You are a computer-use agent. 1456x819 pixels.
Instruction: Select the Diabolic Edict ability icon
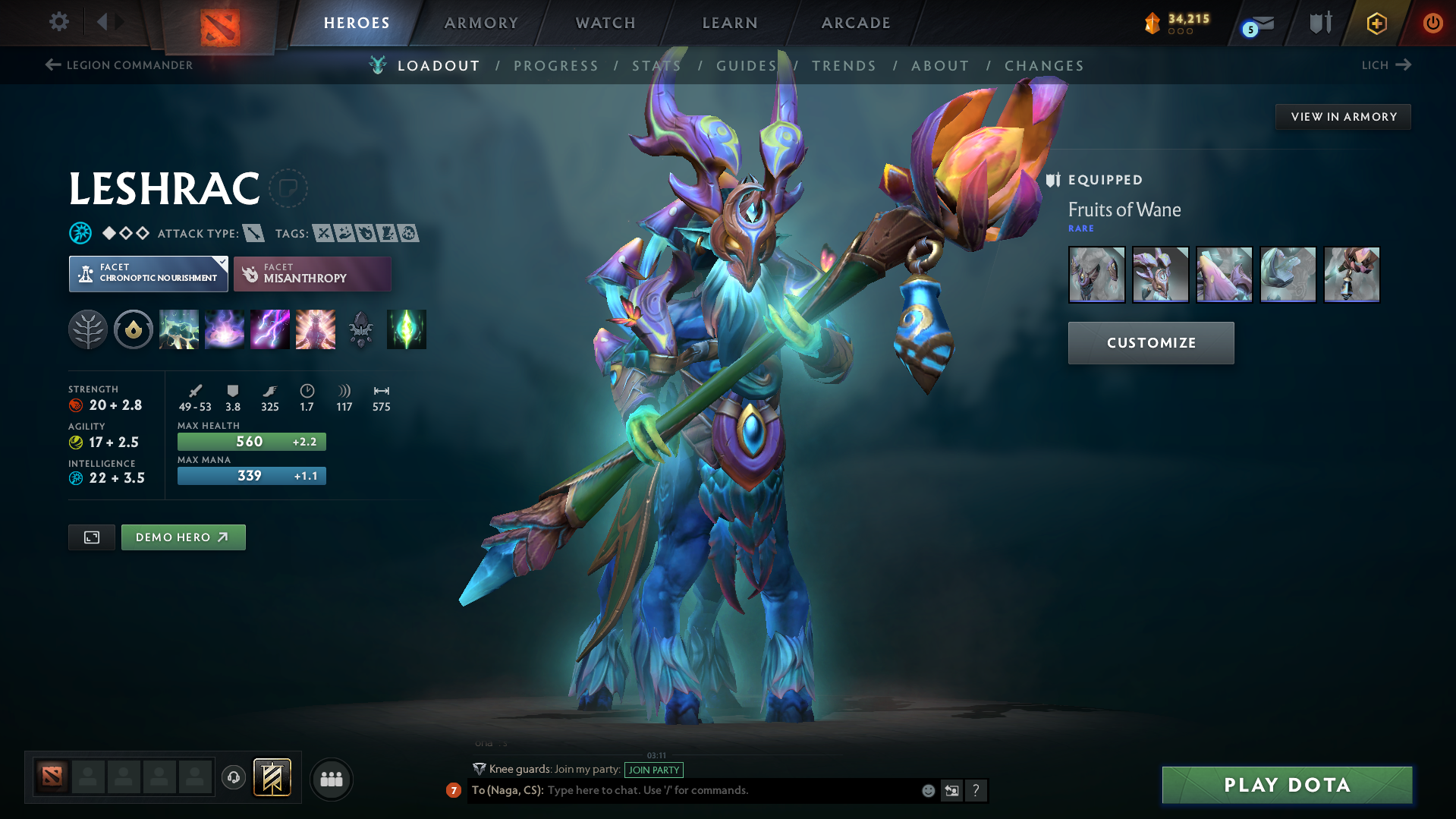pyautogui.click(x=224, y=329)
